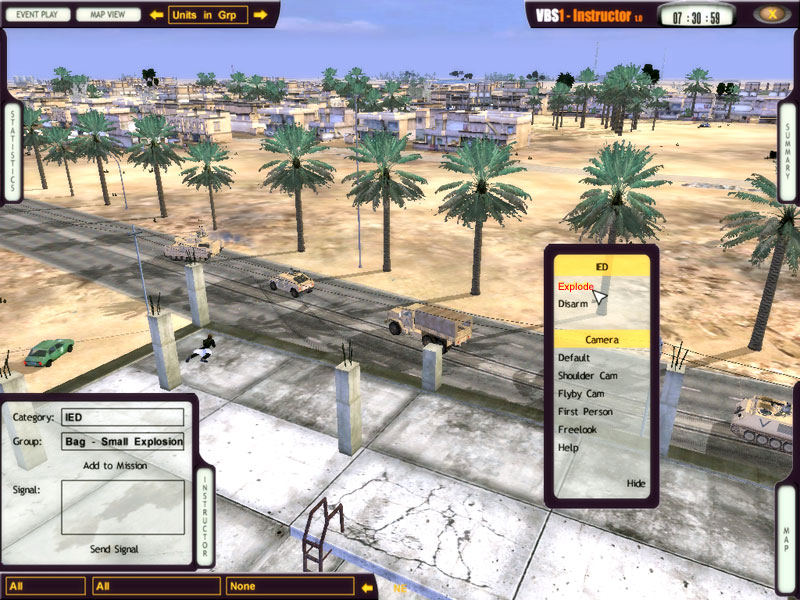Click the right arrow beside Units in Grp
Viewport: 800px width, 600px height.
[261, 15]
